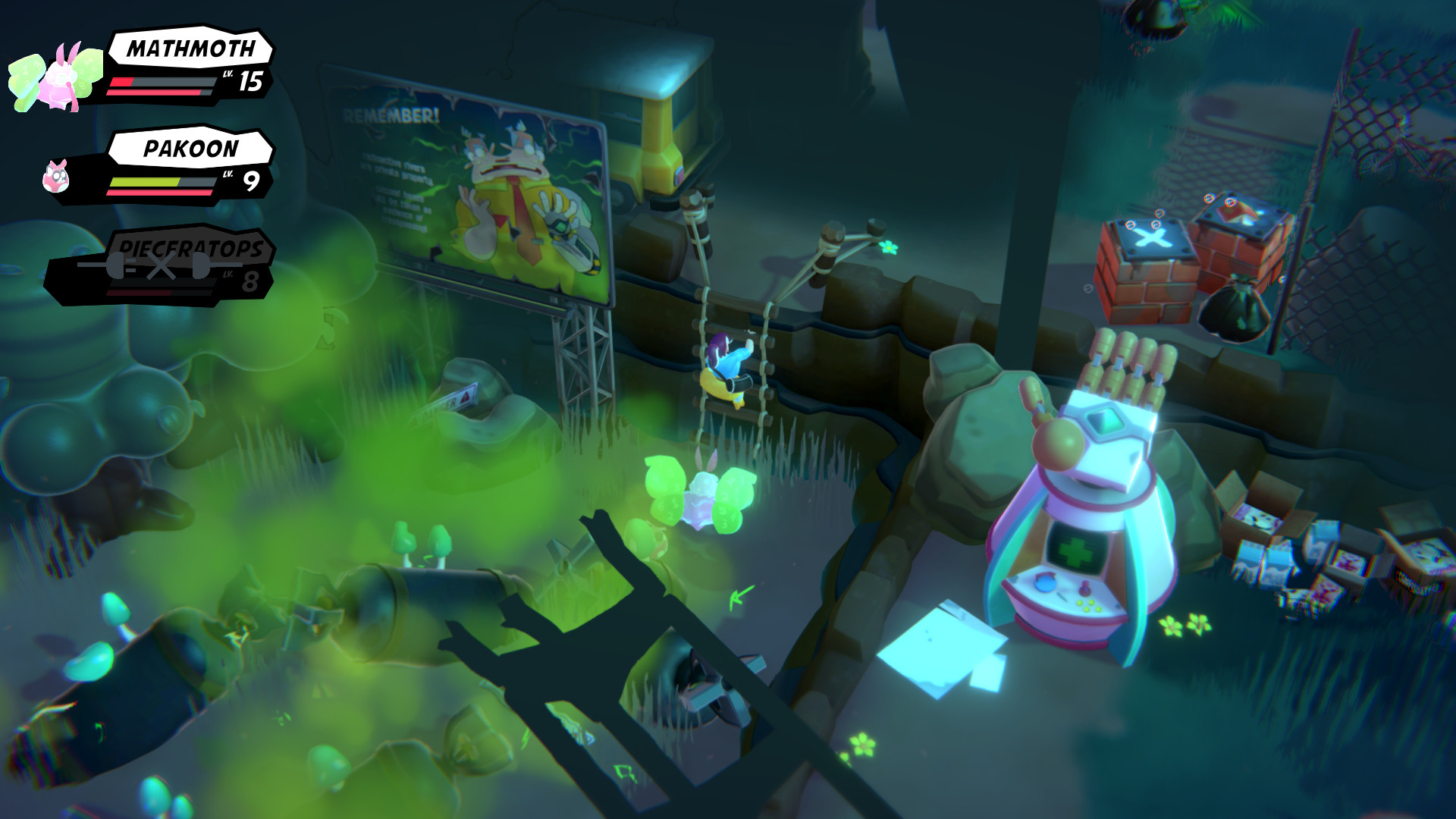Viewport: 1456px width, 819px height.
Task: Select the Pakoon creature portrait
Action: point(57,178)
